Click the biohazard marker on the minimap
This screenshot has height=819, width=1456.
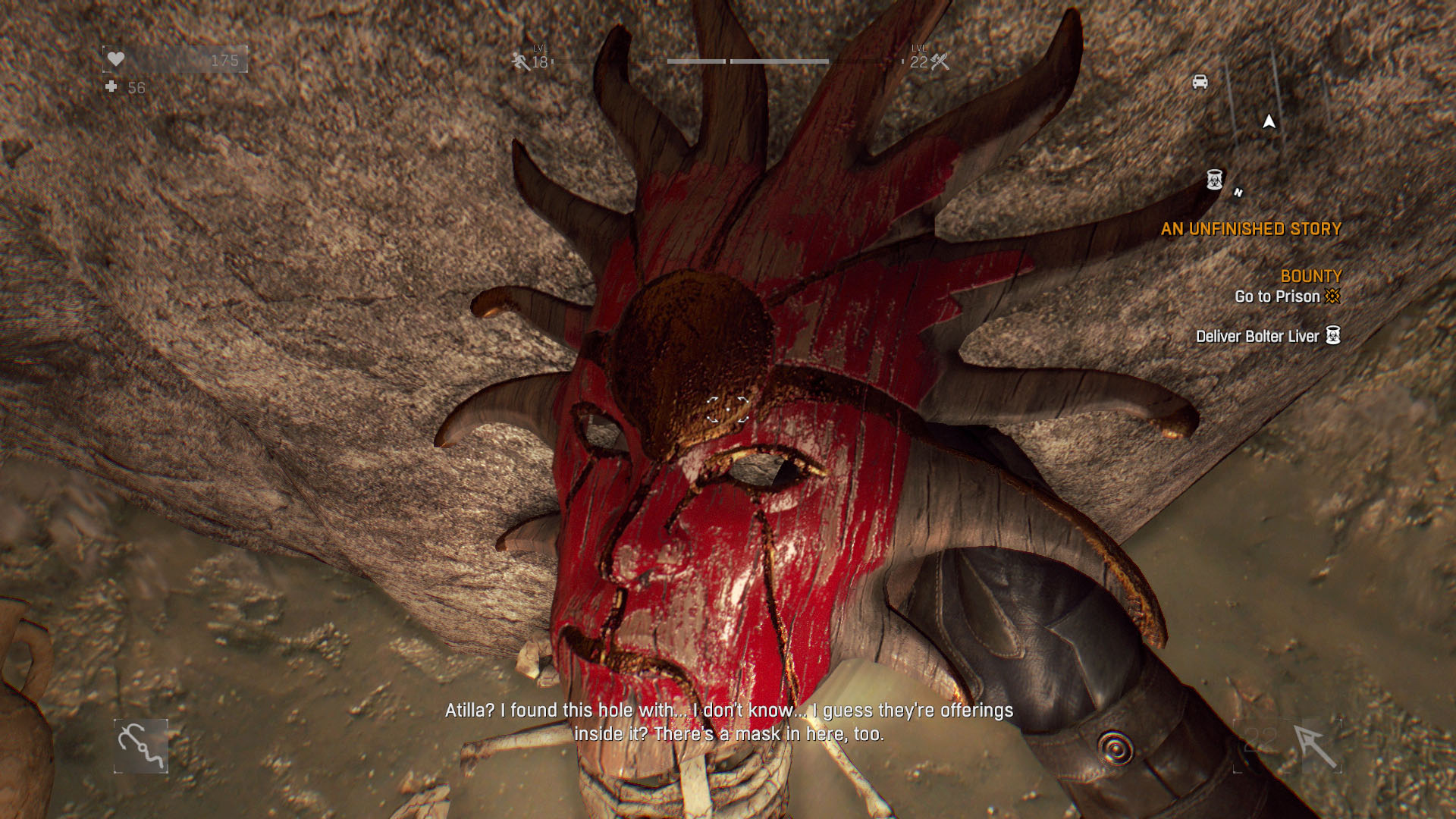(x=1215, y=180)
